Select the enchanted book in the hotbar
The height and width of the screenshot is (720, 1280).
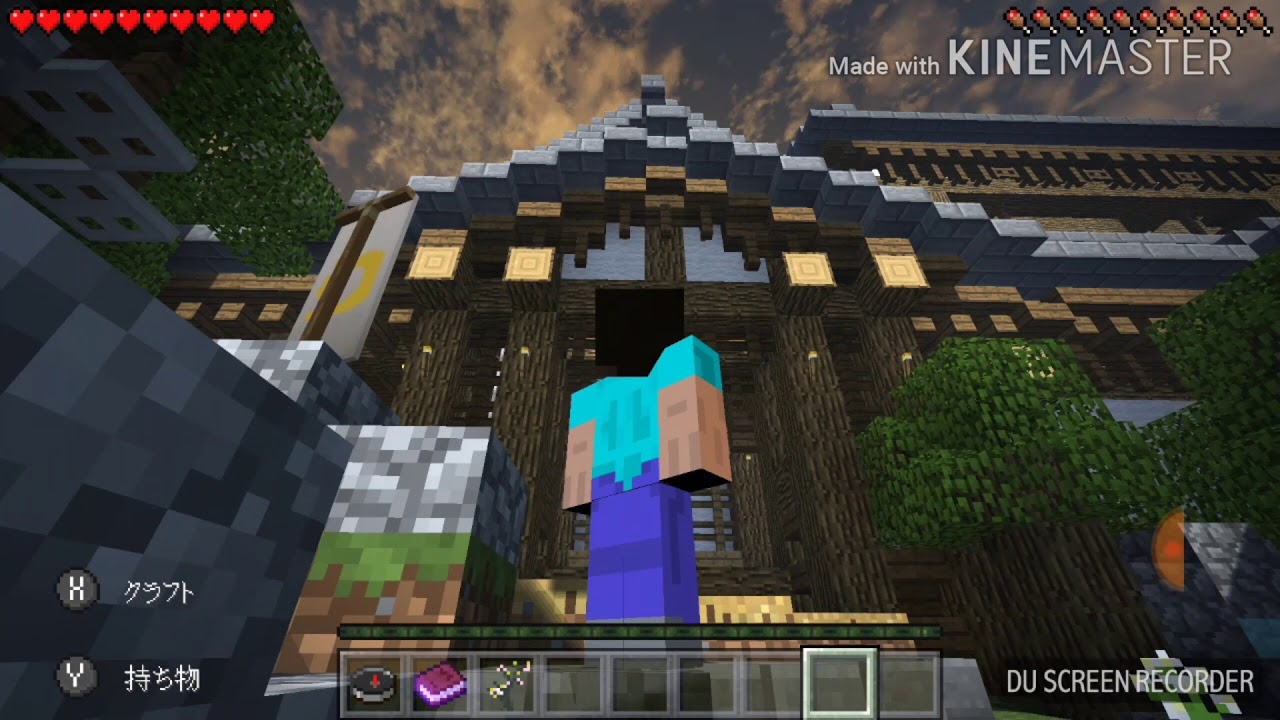pyautogui.click(x=441, y=684)
